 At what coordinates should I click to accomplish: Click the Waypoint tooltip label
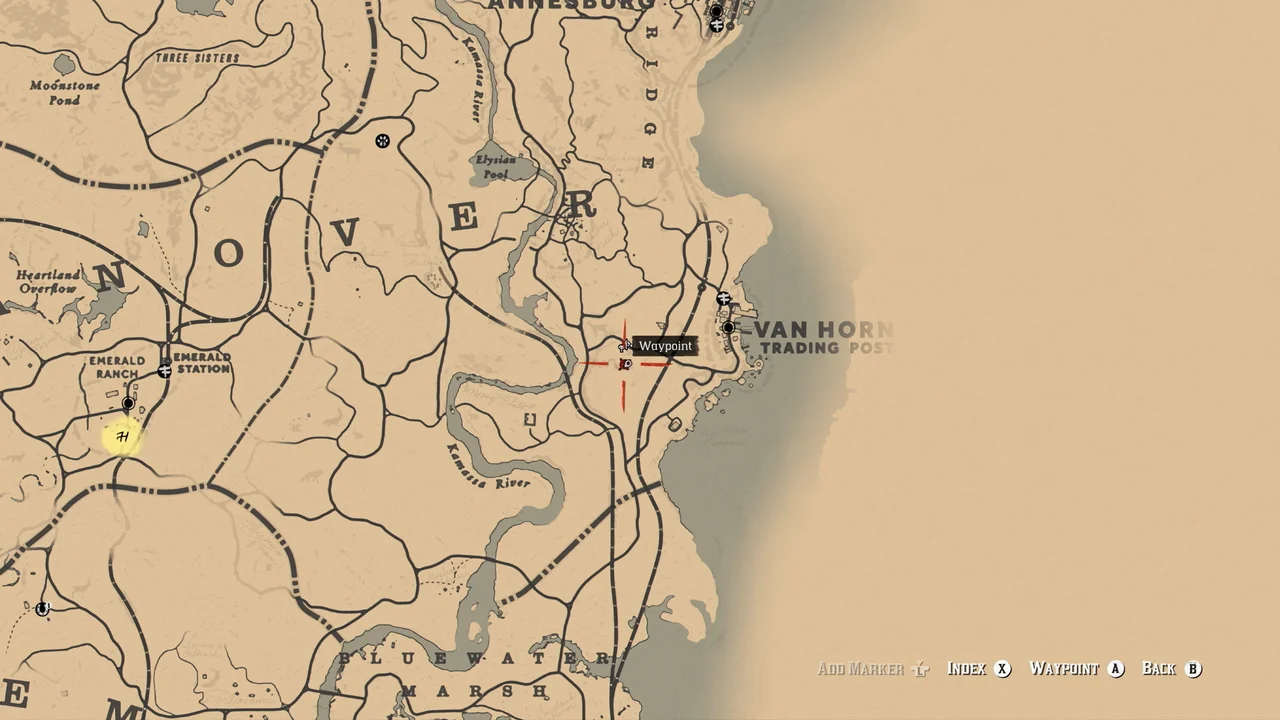click(666, 345)
